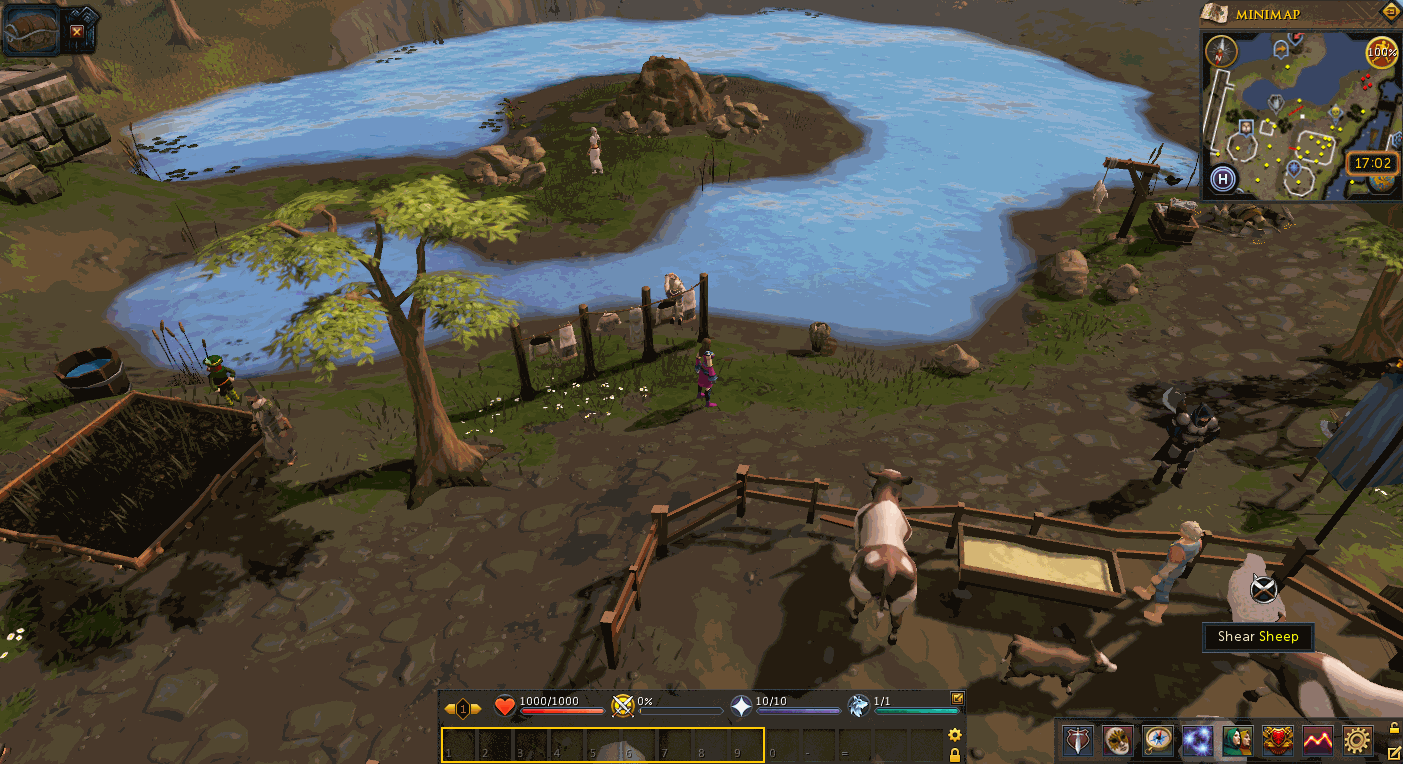Close the barrel panel with the X button
This screenshot has height=764, width=1403.
(77, 32)
